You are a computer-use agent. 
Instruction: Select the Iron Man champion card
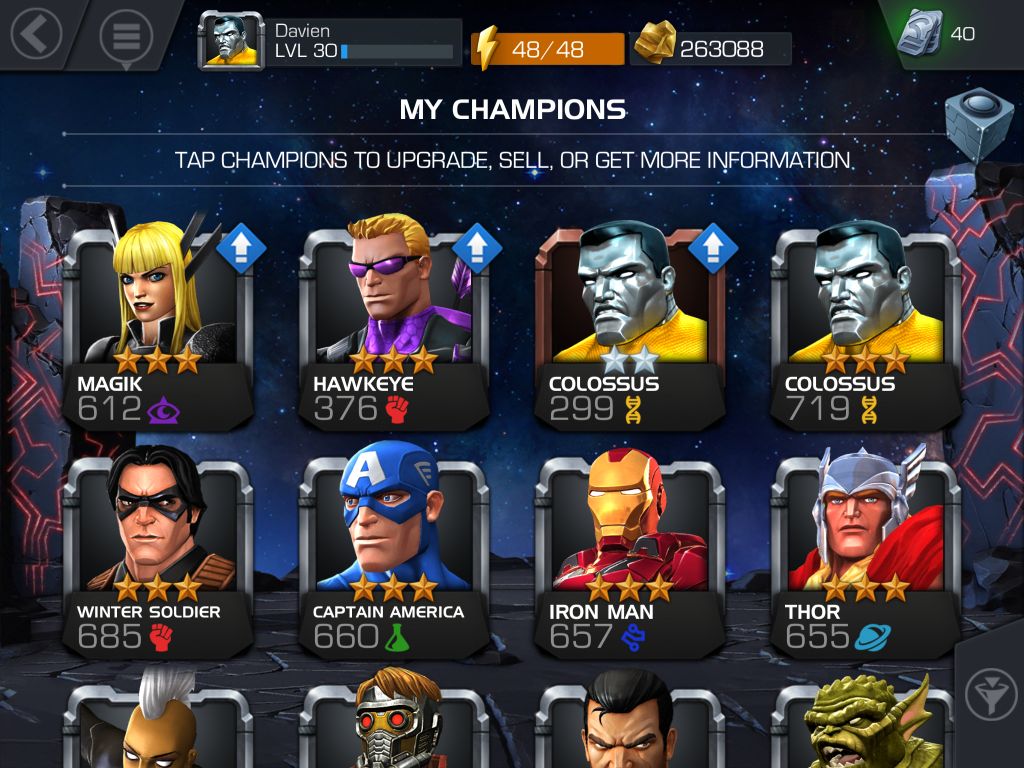pyautogui.click(x=629, y=550)
